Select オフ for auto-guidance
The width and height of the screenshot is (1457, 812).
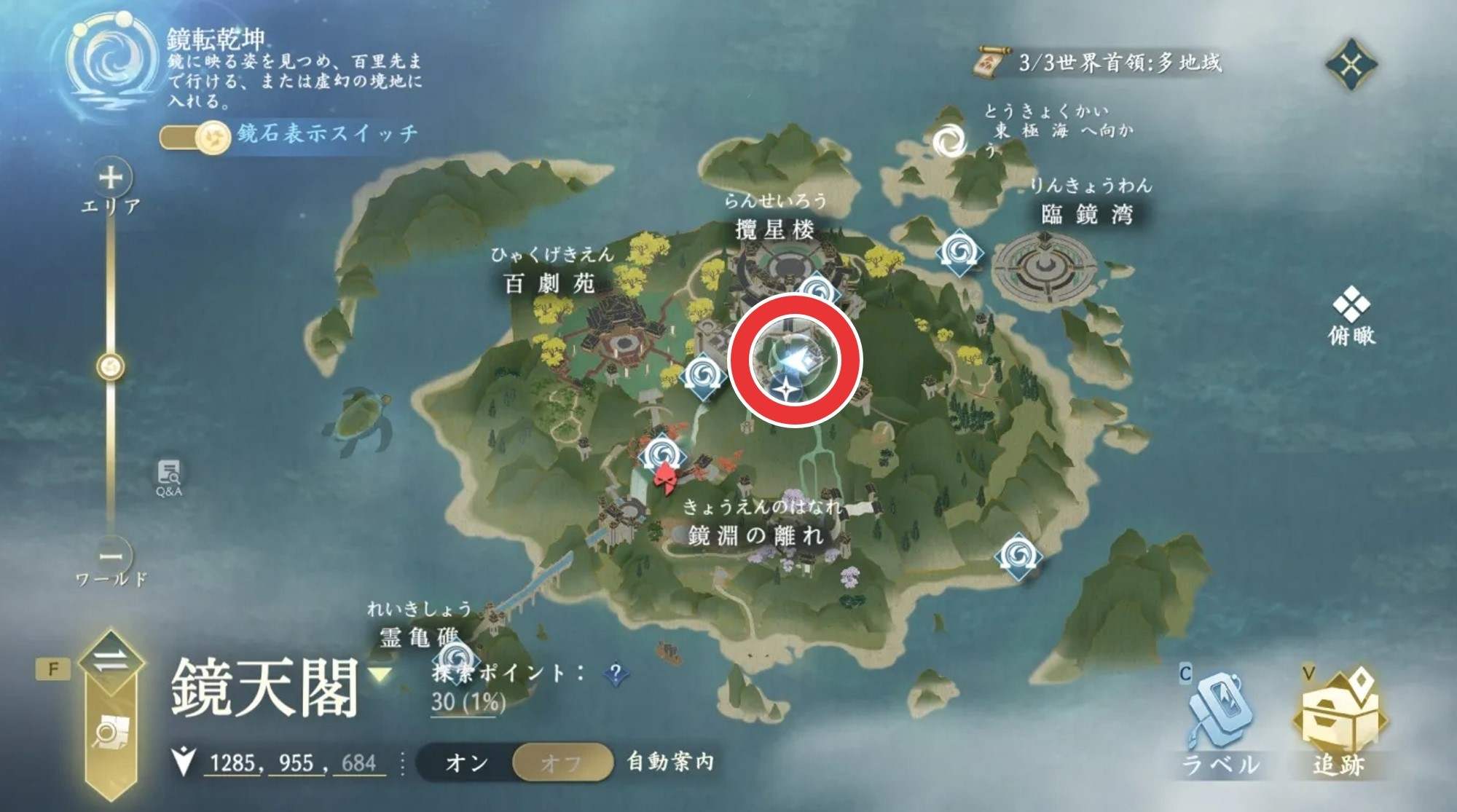click(x=562, y=763)
